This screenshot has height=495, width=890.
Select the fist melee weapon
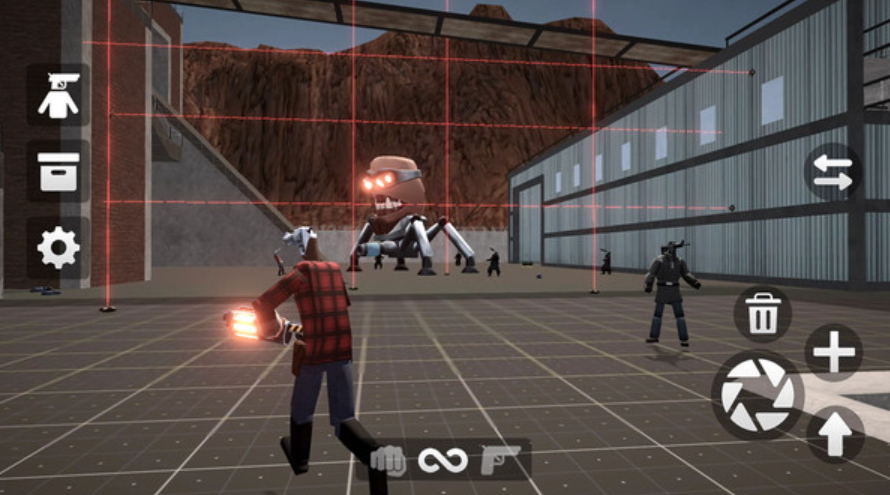(x=388, y=460)
